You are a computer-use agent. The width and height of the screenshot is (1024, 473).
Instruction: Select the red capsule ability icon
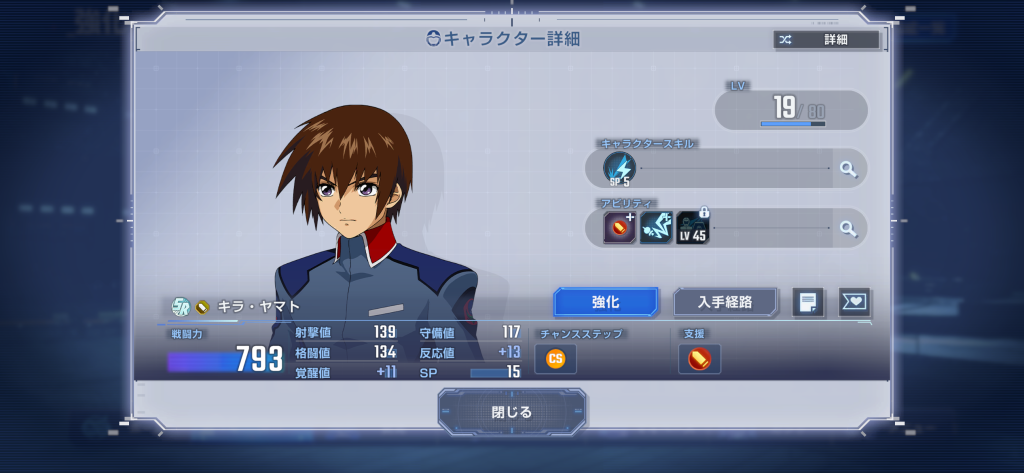619,228
